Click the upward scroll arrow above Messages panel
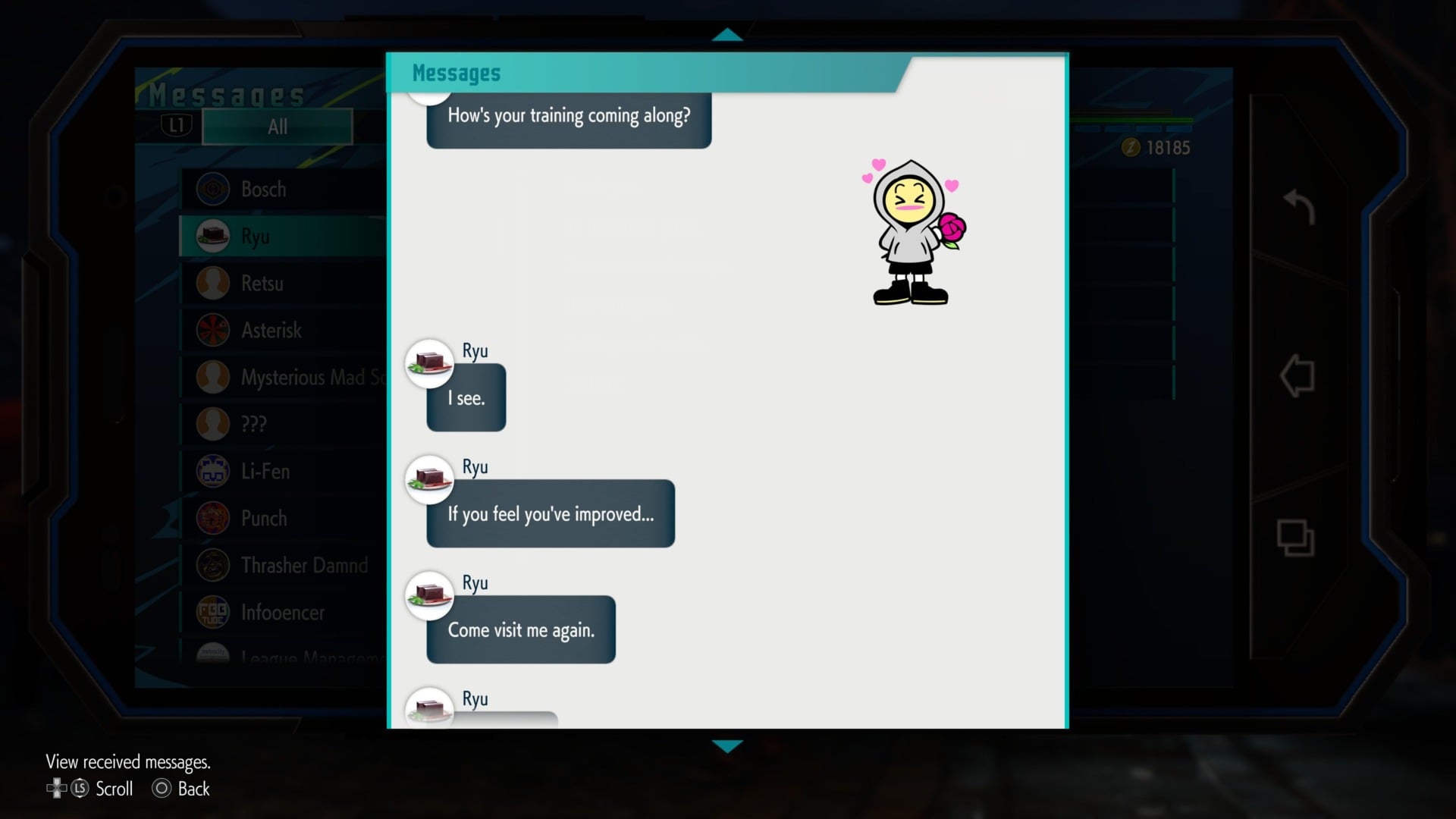 coord(727,34)
